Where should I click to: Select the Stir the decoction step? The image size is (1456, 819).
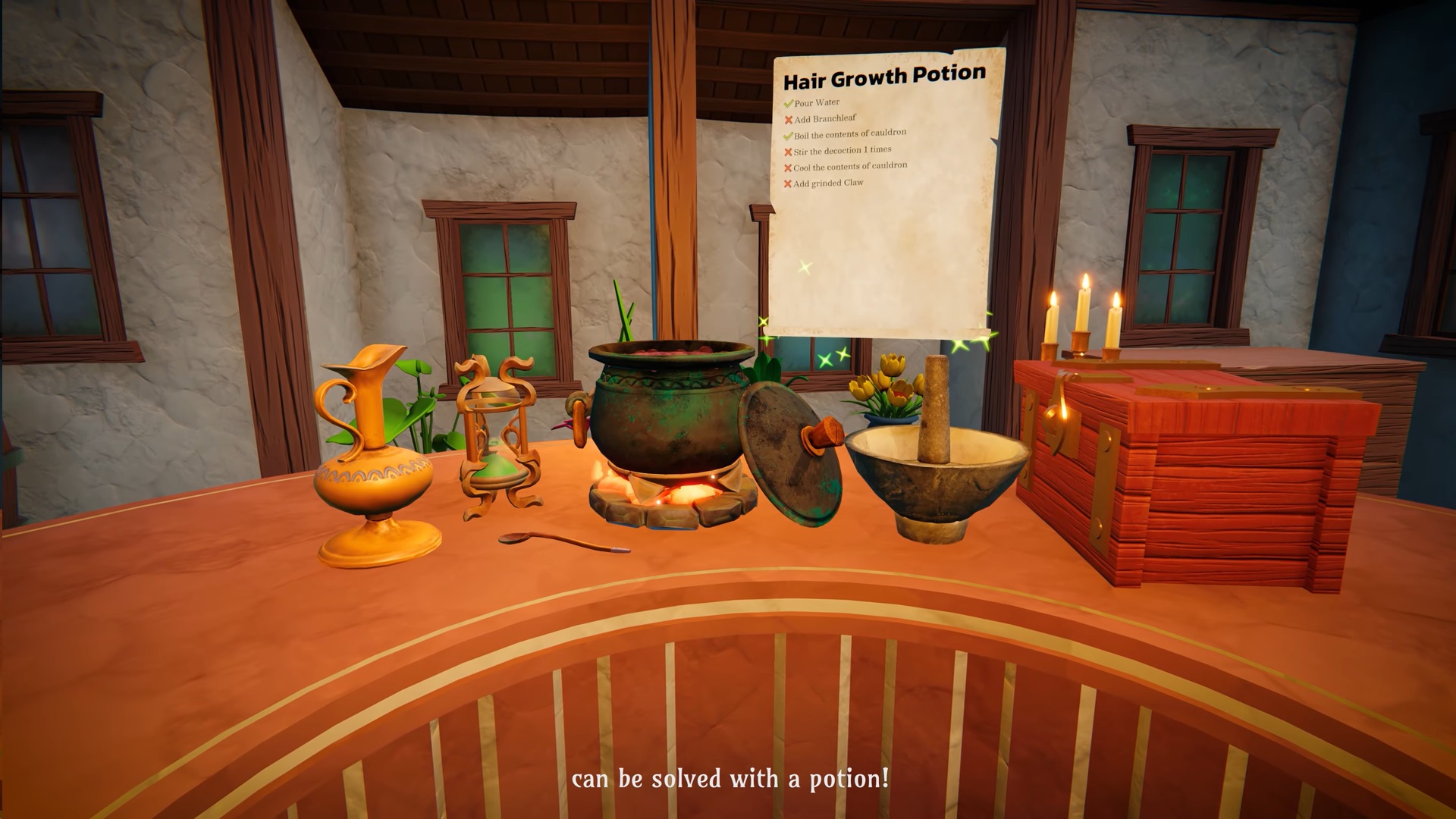point(842,151)
